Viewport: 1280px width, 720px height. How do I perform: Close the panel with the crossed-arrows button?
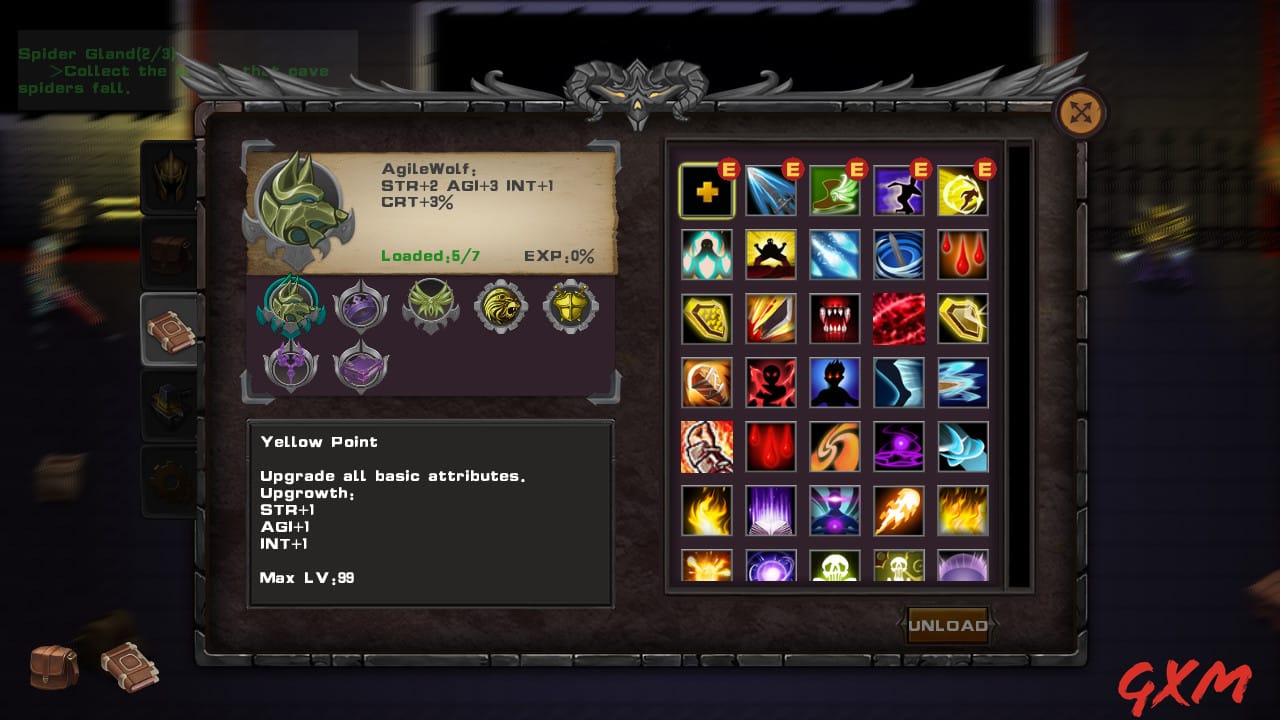point(1080,113)
